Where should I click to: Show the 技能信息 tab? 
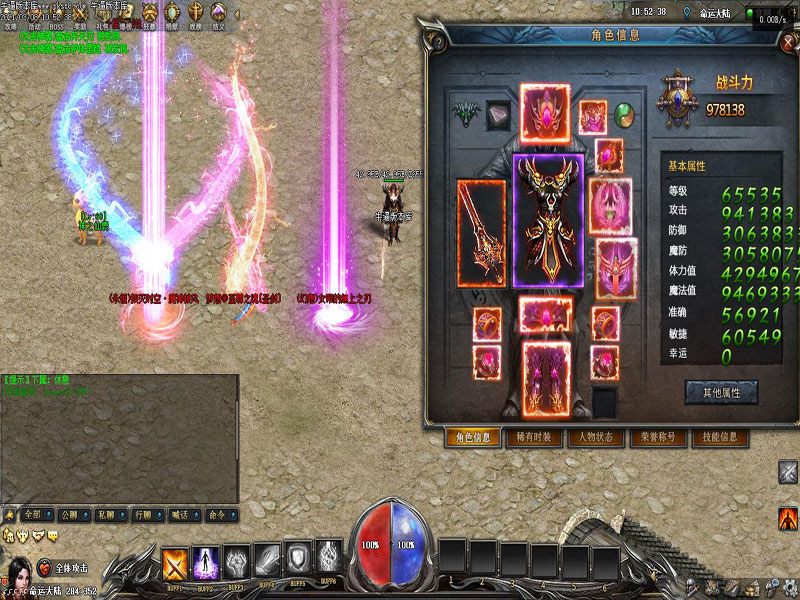(719, 437)
